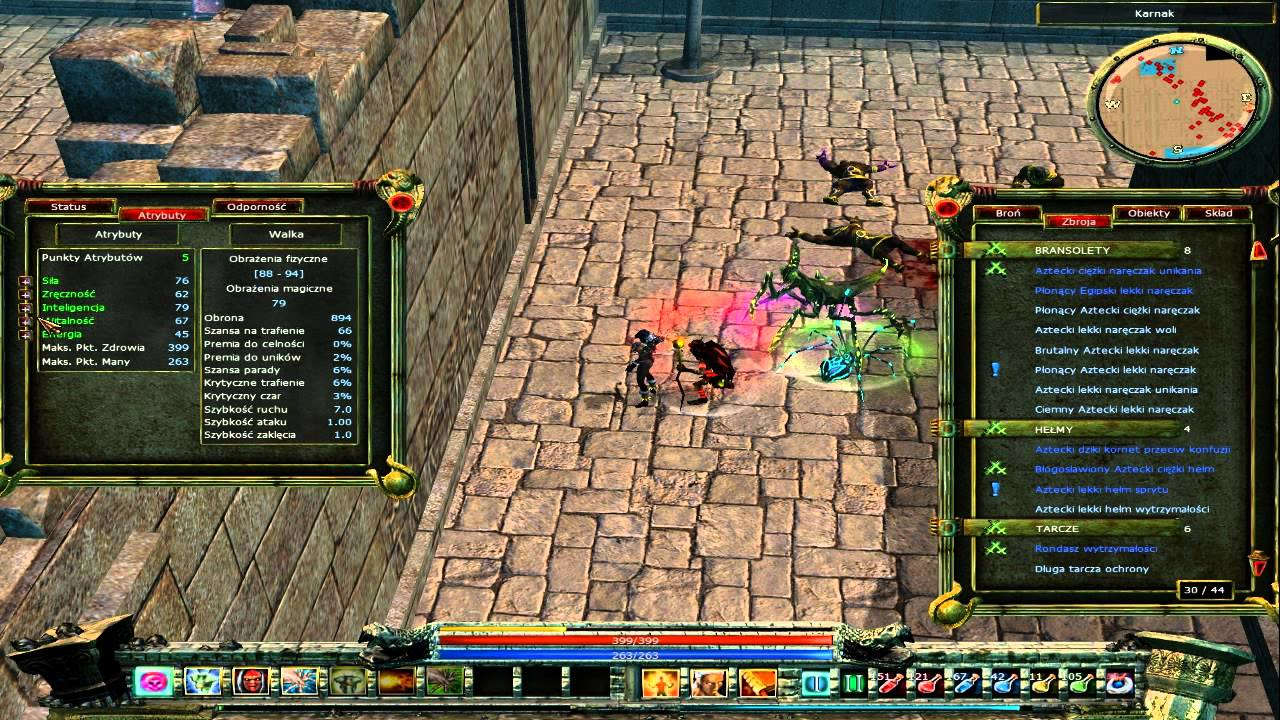Toggle the HEŁMY category header

coord(1054,429)
